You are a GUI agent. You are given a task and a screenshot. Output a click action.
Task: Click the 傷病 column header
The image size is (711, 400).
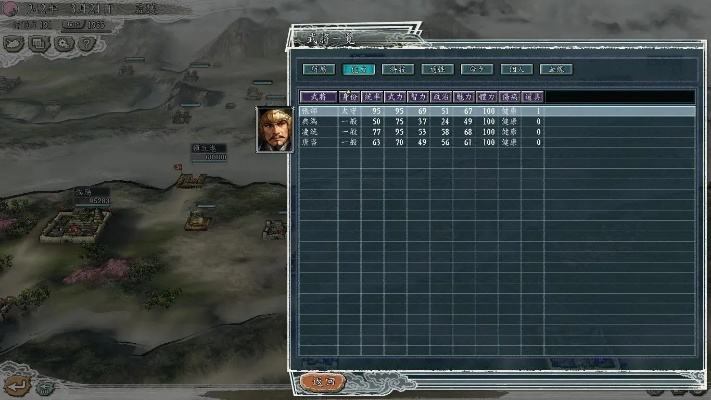point(510,97)
